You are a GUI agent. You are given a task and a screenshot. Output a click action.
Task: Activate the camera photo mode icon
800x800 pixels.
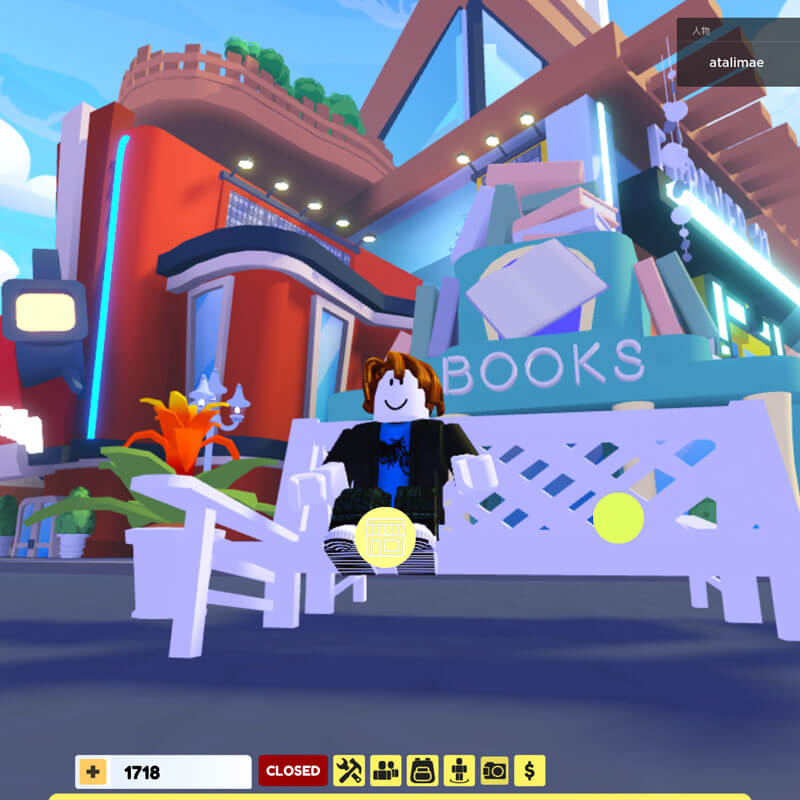[x=495, y=771]
